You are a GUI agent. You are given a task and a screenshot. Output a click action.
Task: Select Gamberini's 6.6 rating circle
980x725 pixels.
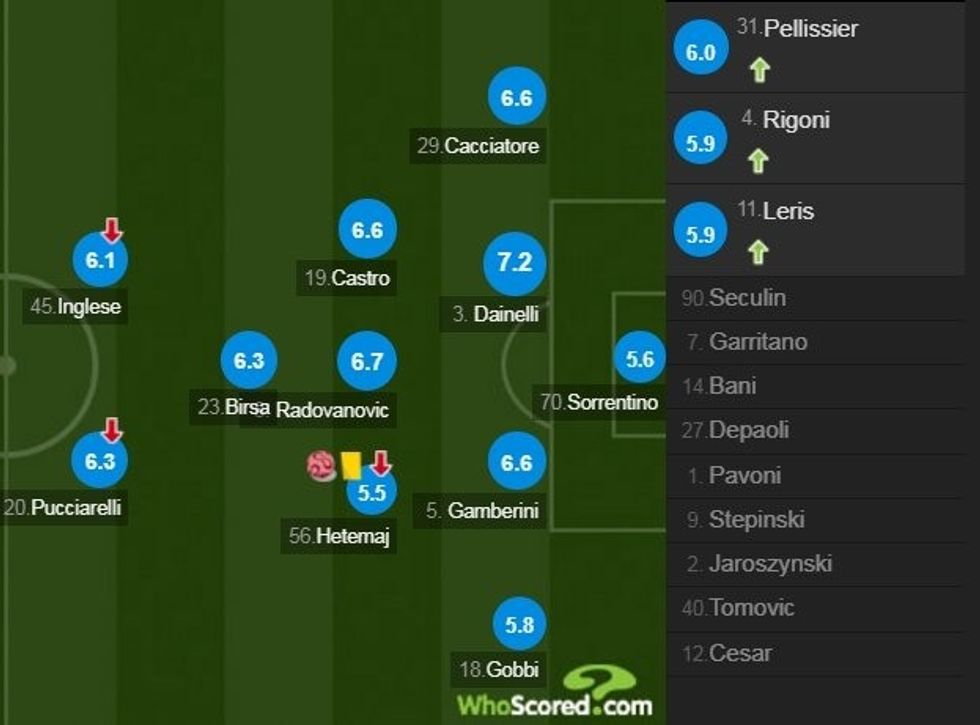tap(516, 463)
